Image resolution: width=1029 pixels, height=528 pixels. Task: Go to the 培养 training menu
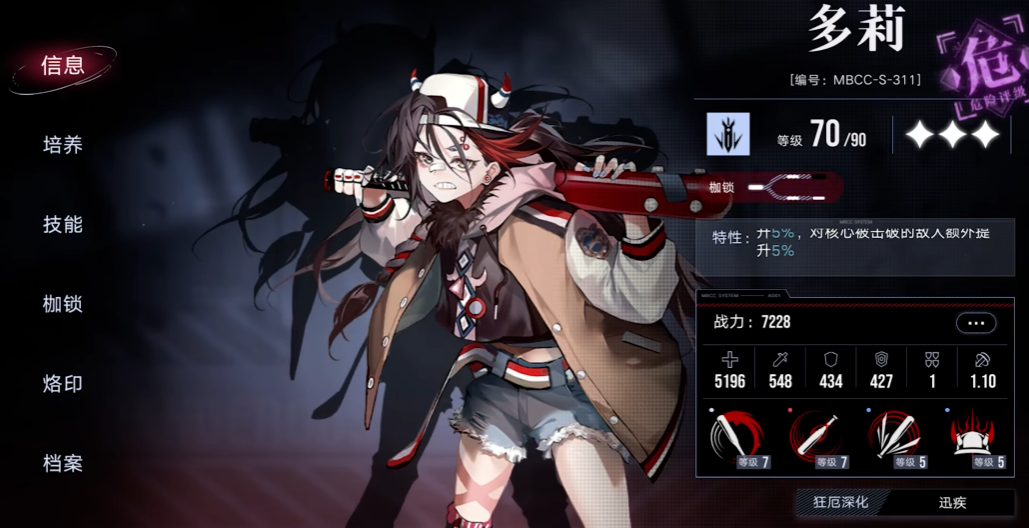(x=62, y=145)
